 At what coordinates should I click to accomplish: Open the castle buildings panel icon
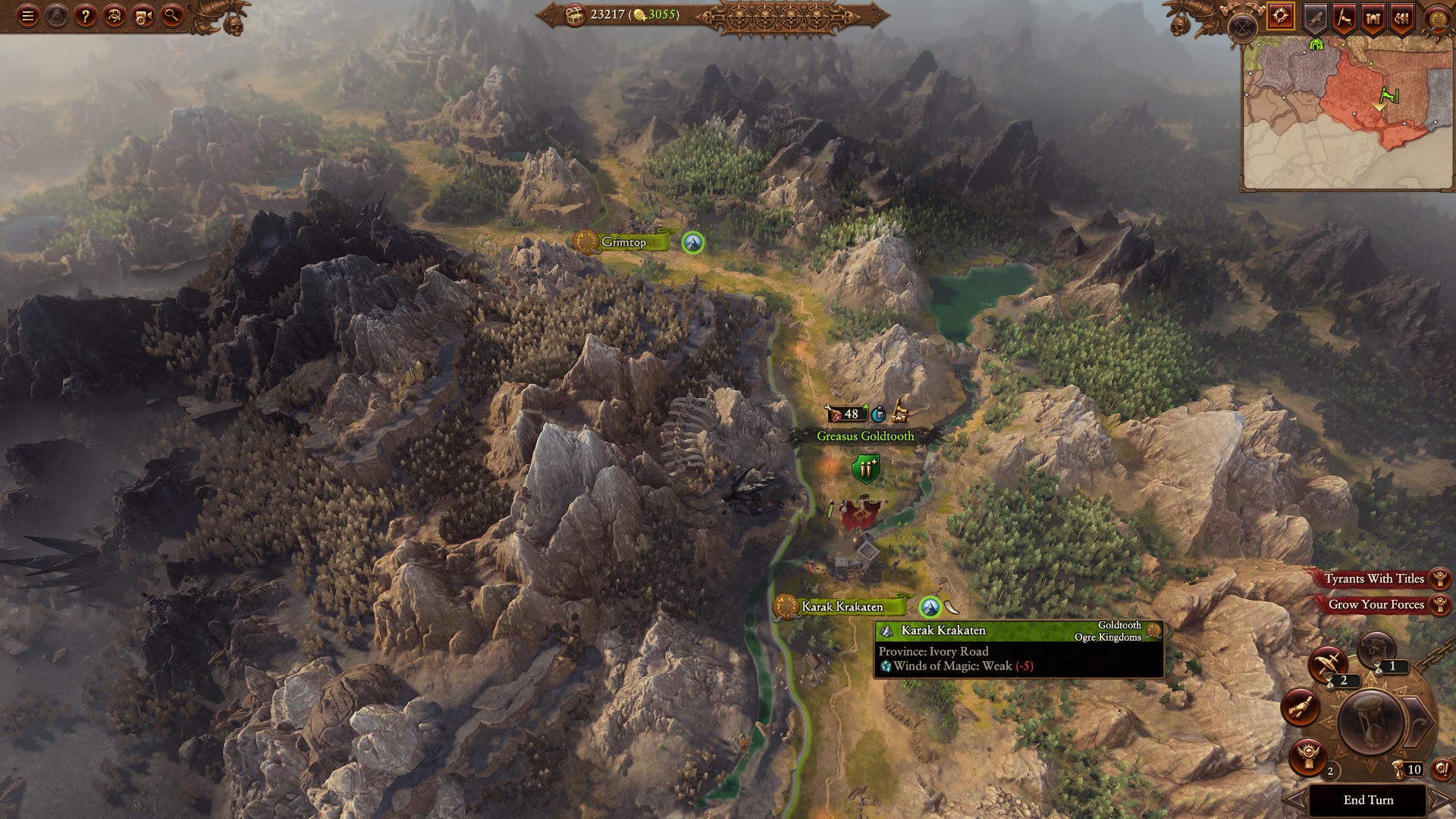(x=1372, y=17)
